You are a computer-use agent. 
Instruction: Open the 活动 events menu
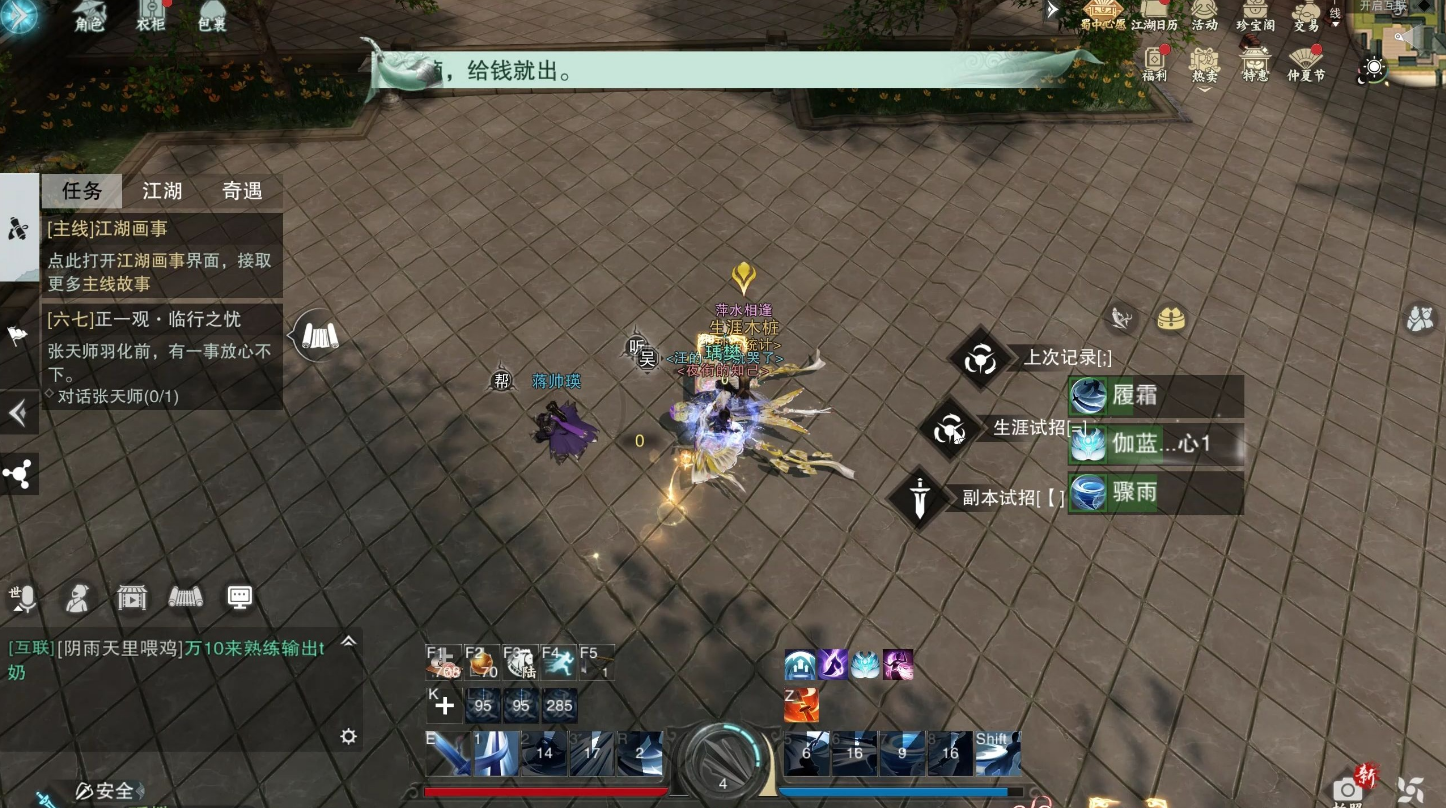click(1204, 14)
